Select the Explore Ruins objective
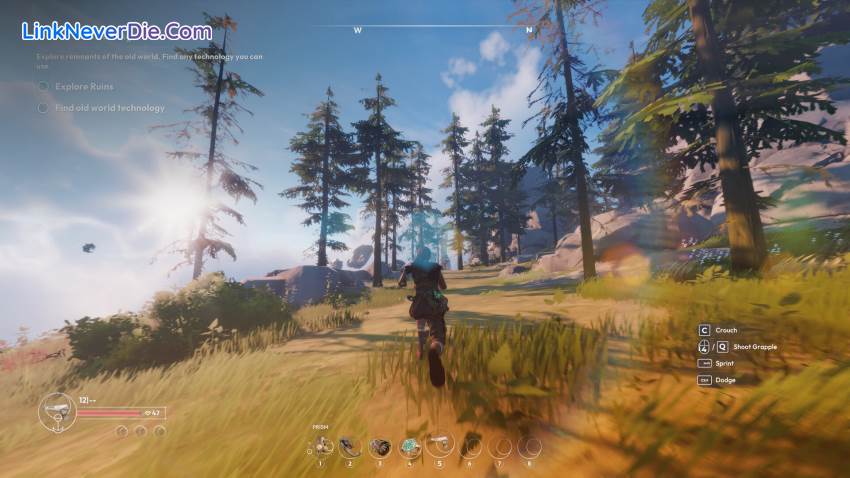This screenshot has width=850, height=478. pos(84,86)
